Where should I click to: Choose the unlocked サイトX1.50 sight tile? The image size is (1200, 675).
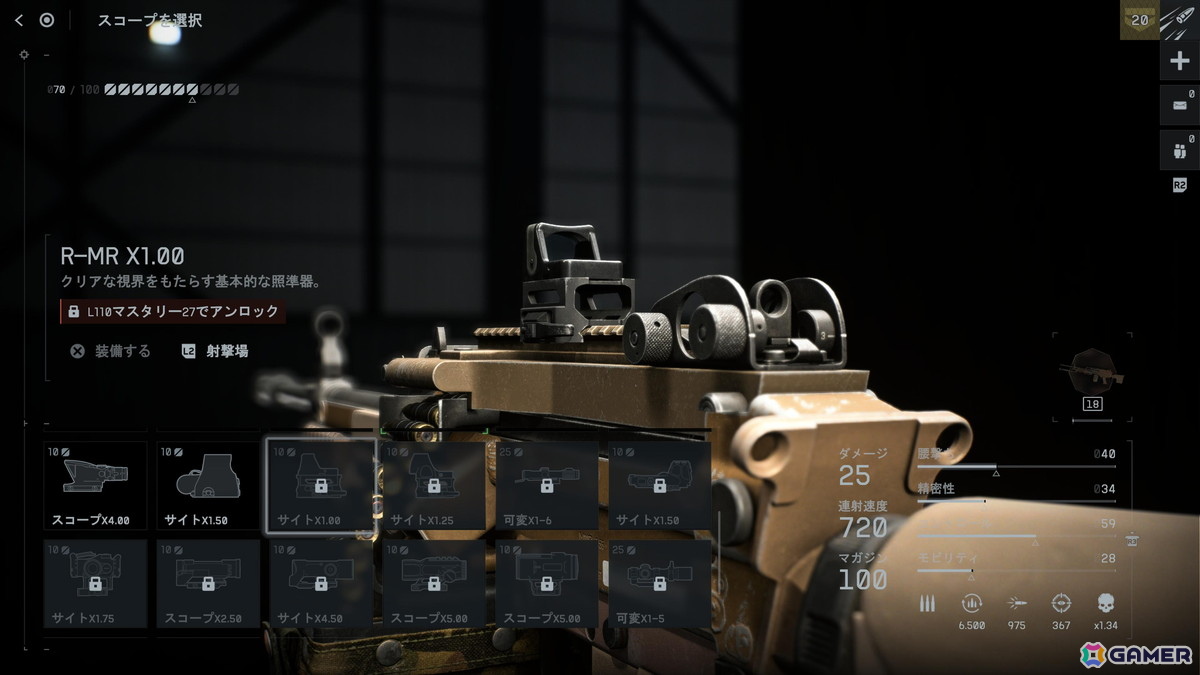(208, 486)
